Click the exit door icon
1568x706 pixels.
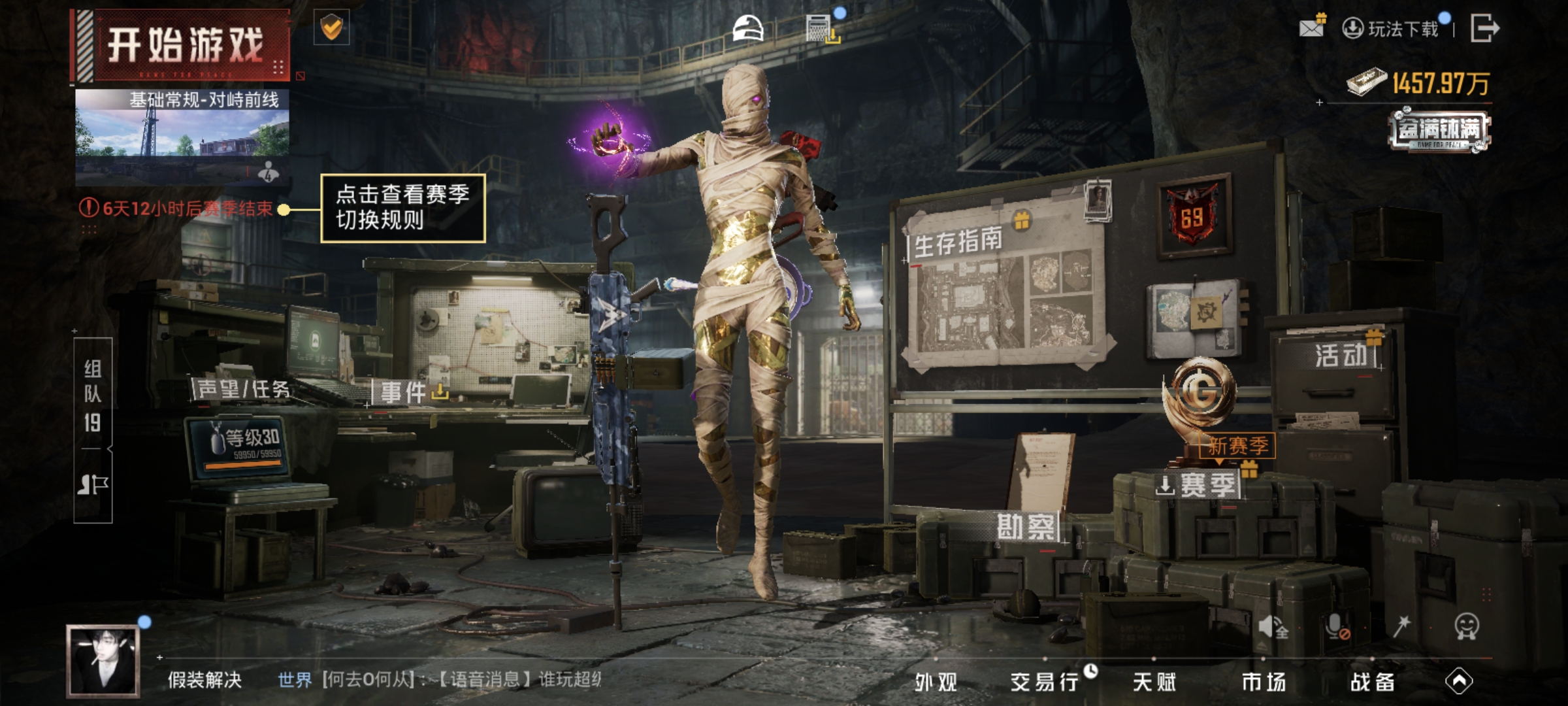click(x=1484, y=28)
